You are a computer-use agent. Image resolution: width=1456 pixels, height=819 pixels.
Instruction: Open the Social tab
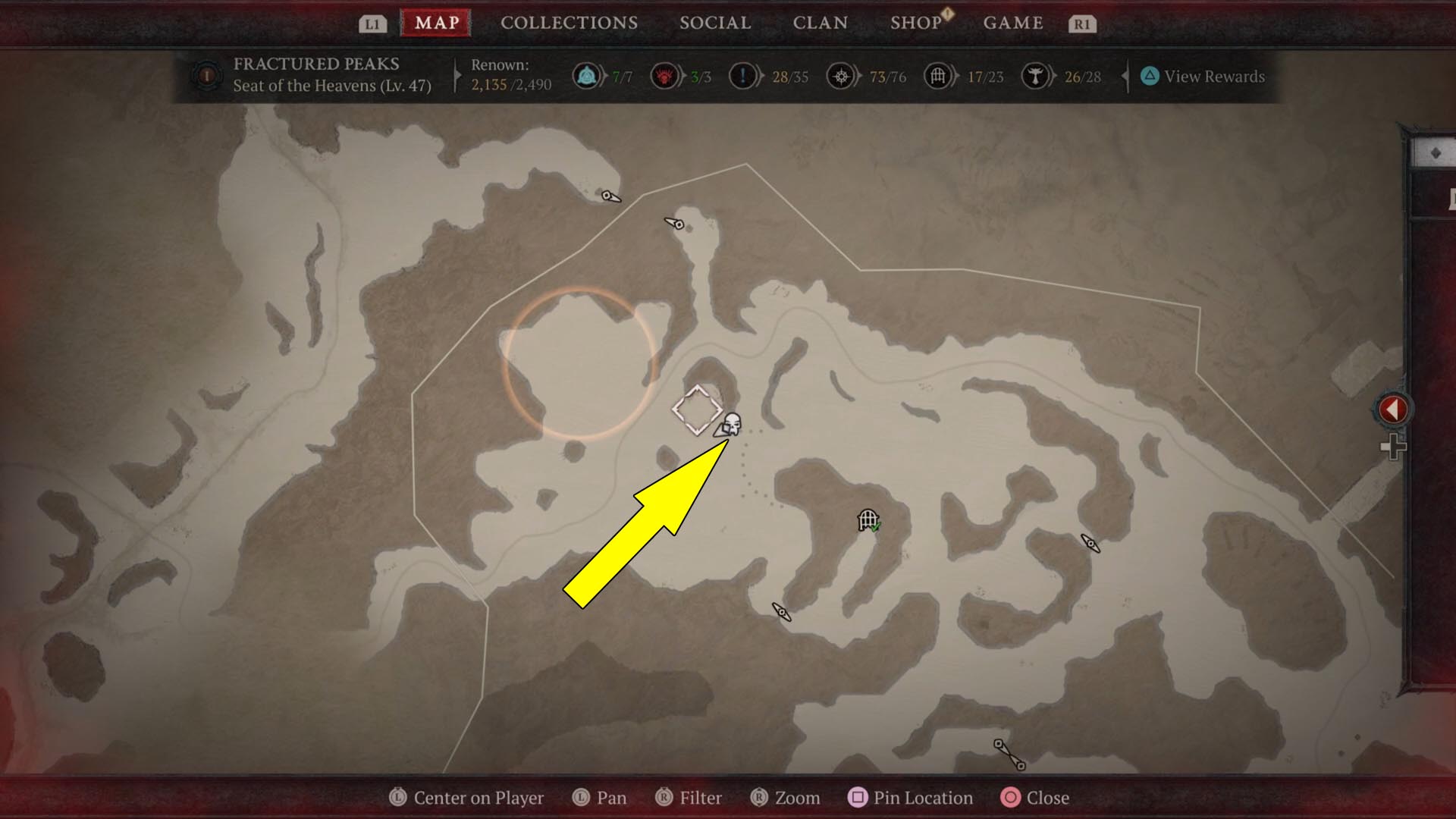coord(715,23)
